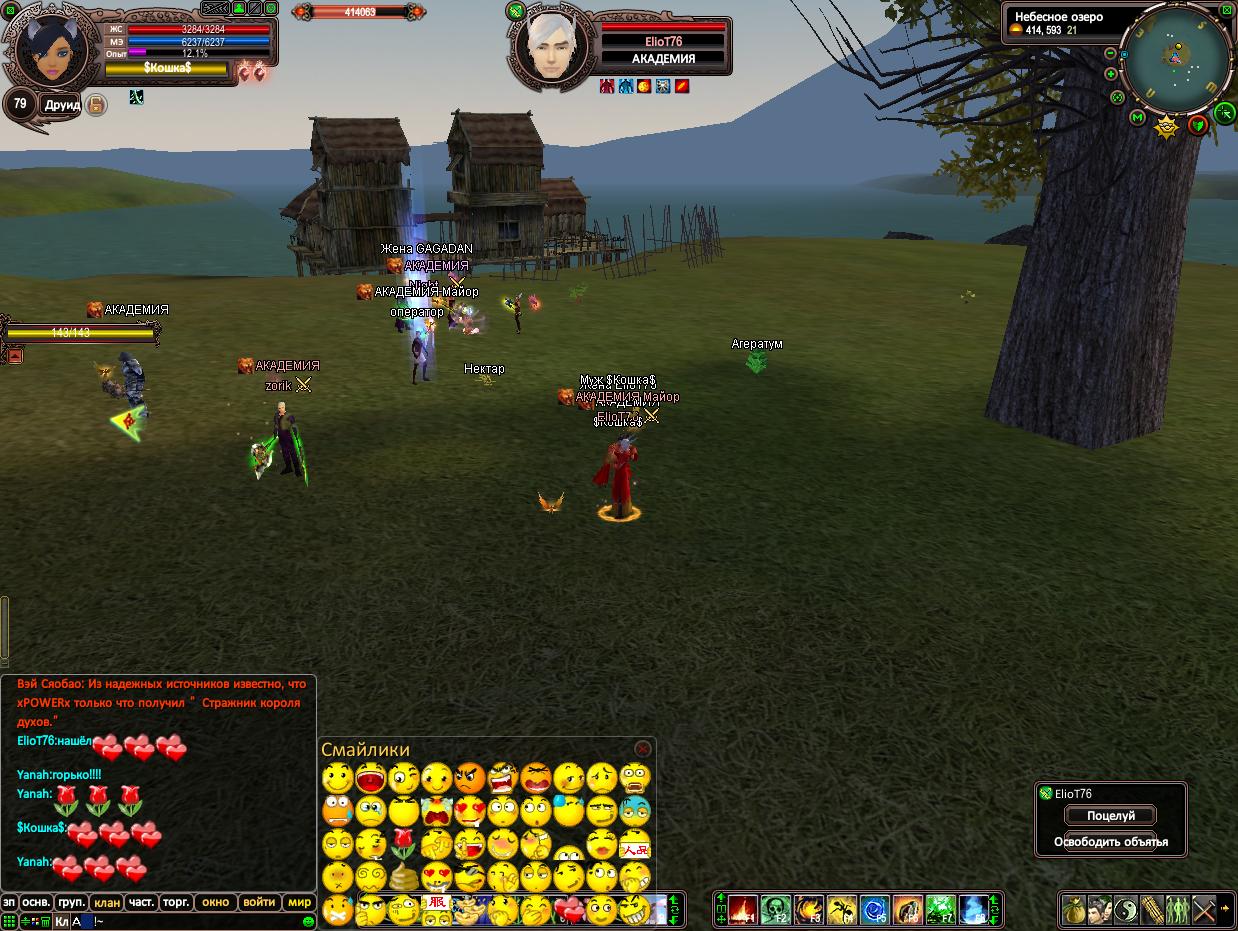This screenshot has height=931, width=1238.
Task: Click the Поцелуй (kiss) button
Action: pyautogui.click(x=1110, y=816)
